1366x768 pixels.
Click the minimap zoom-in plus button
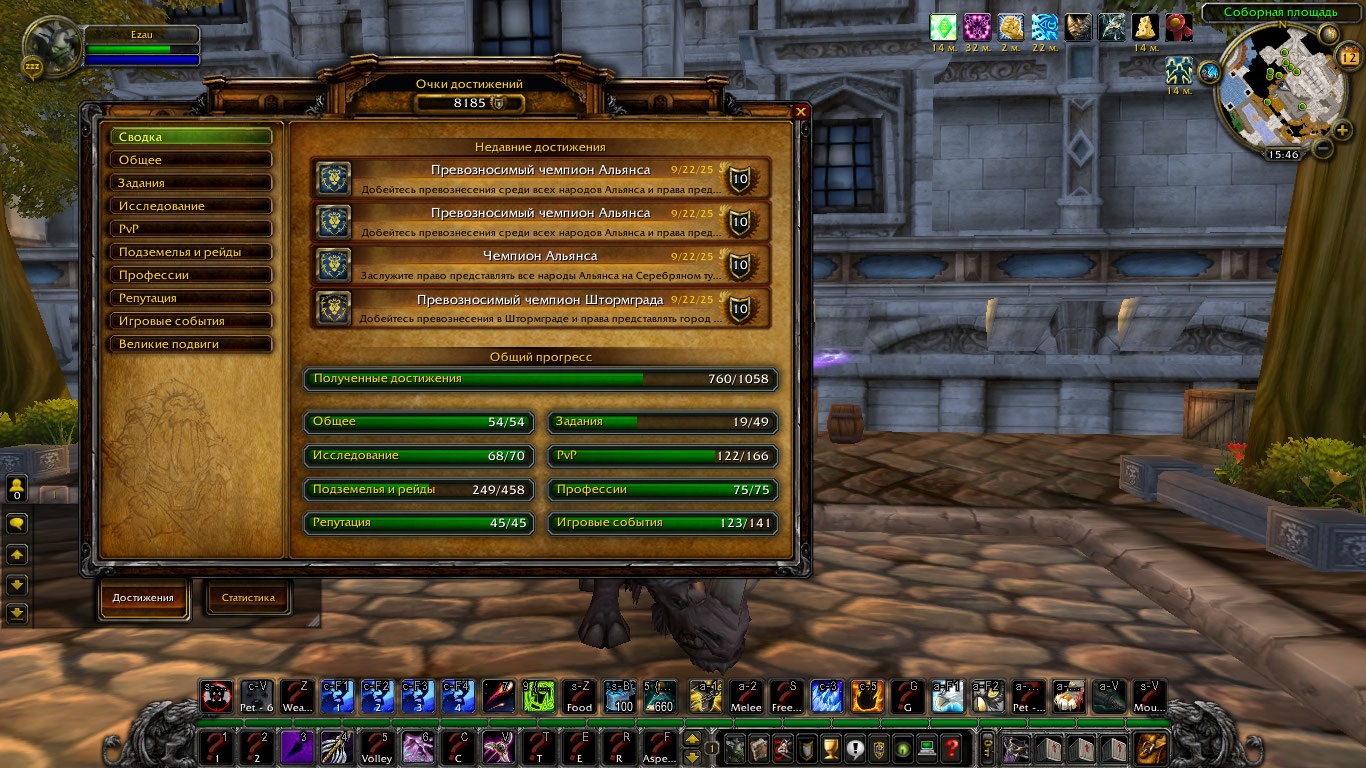click(1342, 129)
